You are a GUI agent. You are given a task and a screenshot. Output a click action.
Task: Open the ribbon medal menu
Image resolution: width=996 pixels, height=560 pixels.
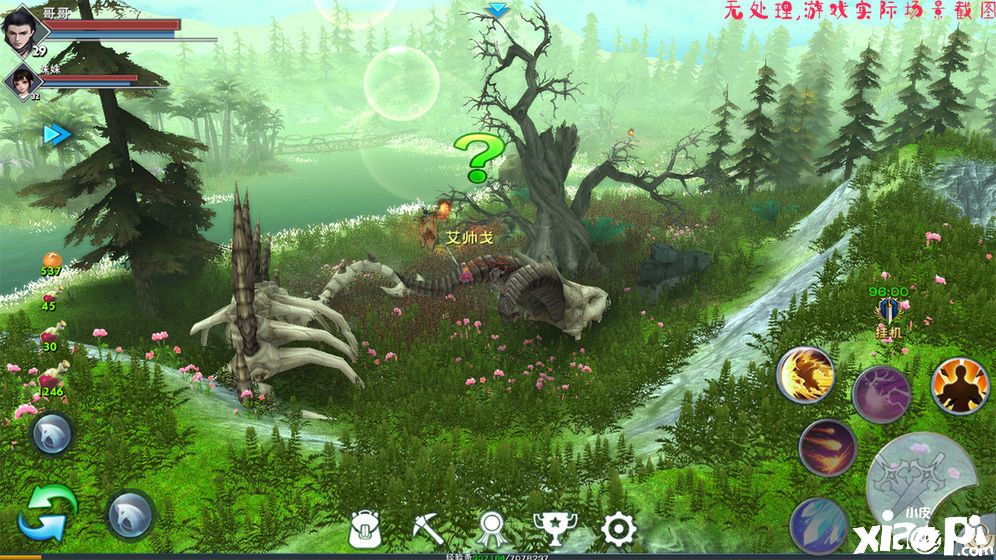[490, 528]
